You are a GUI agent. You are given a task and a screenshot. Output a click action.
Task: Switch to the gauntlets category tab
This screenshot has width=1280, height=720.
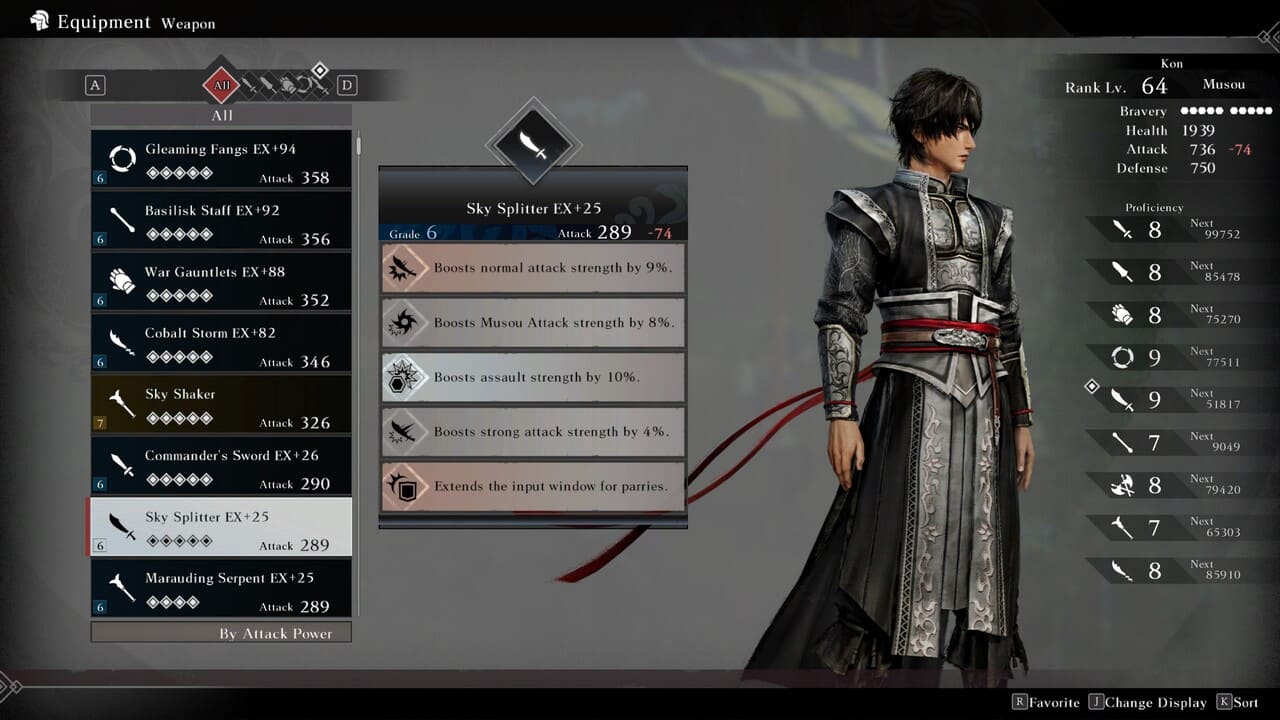click(286, 87)
